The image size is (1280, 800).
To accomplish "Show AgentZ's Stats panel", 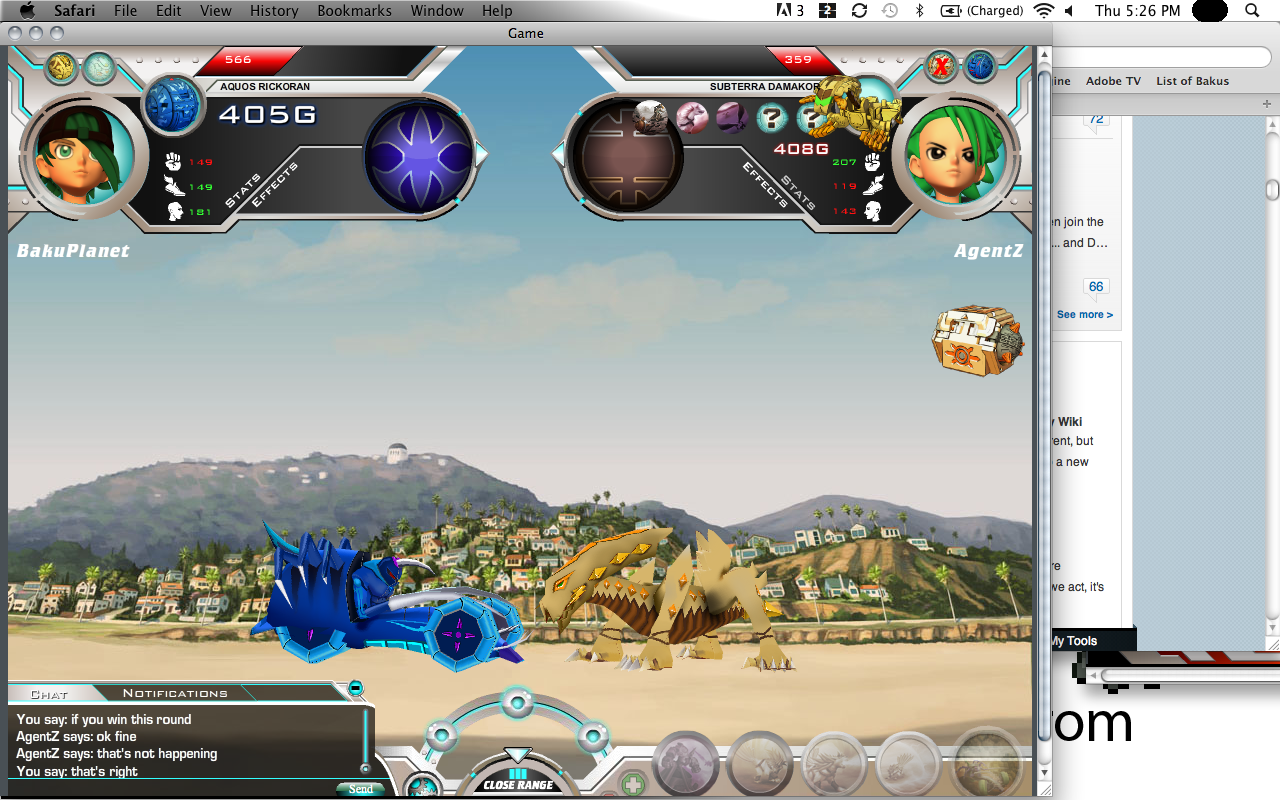I will [x=799, y=190].
